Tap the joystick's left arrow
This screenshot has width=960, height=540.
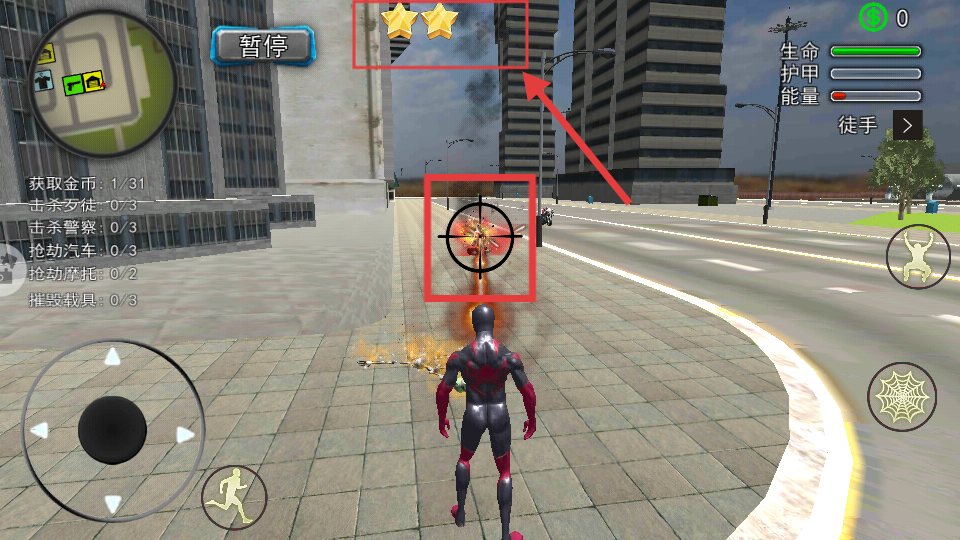coord(39,430)
